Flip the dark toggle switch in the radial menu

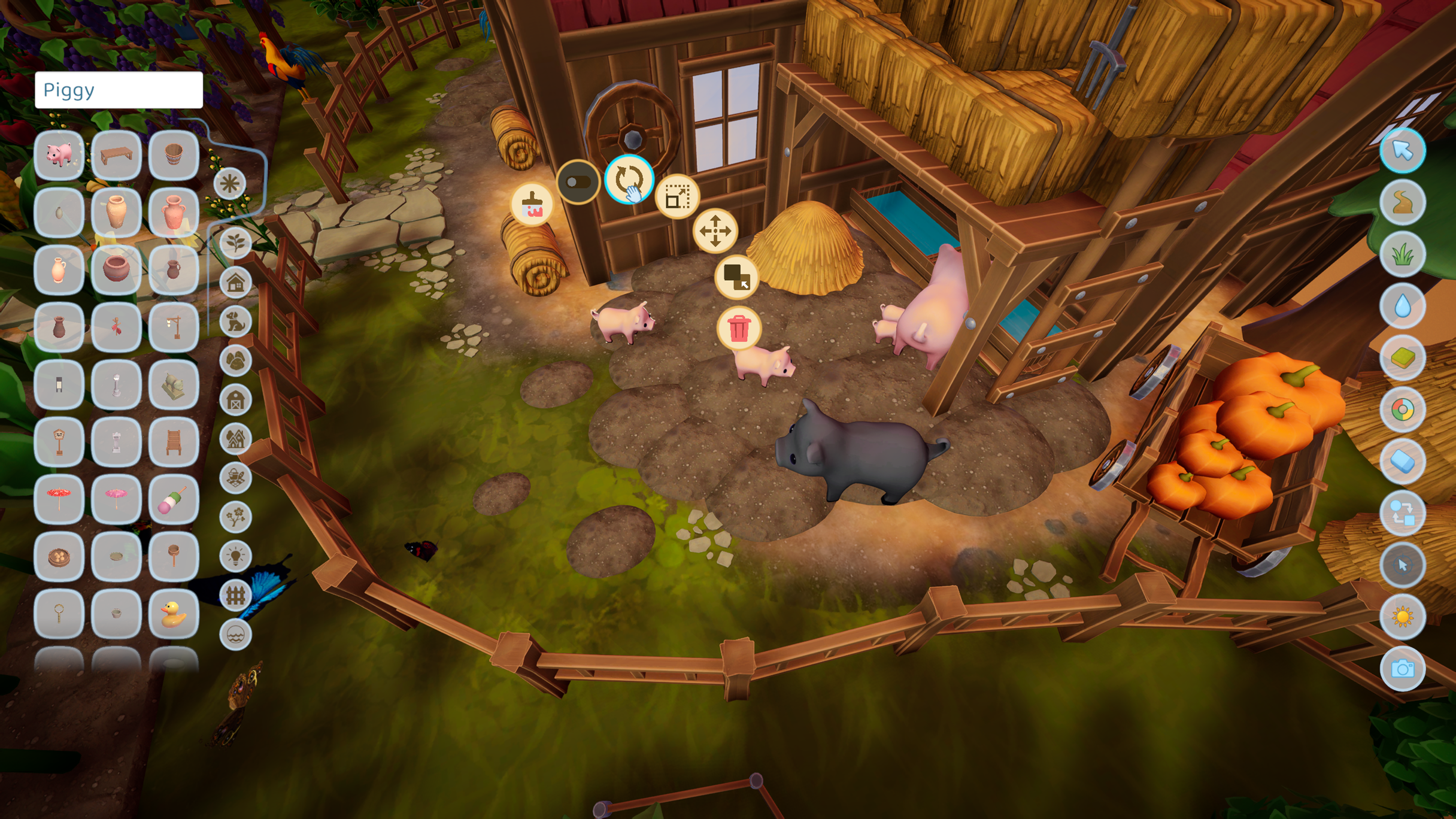coord(578,181)
